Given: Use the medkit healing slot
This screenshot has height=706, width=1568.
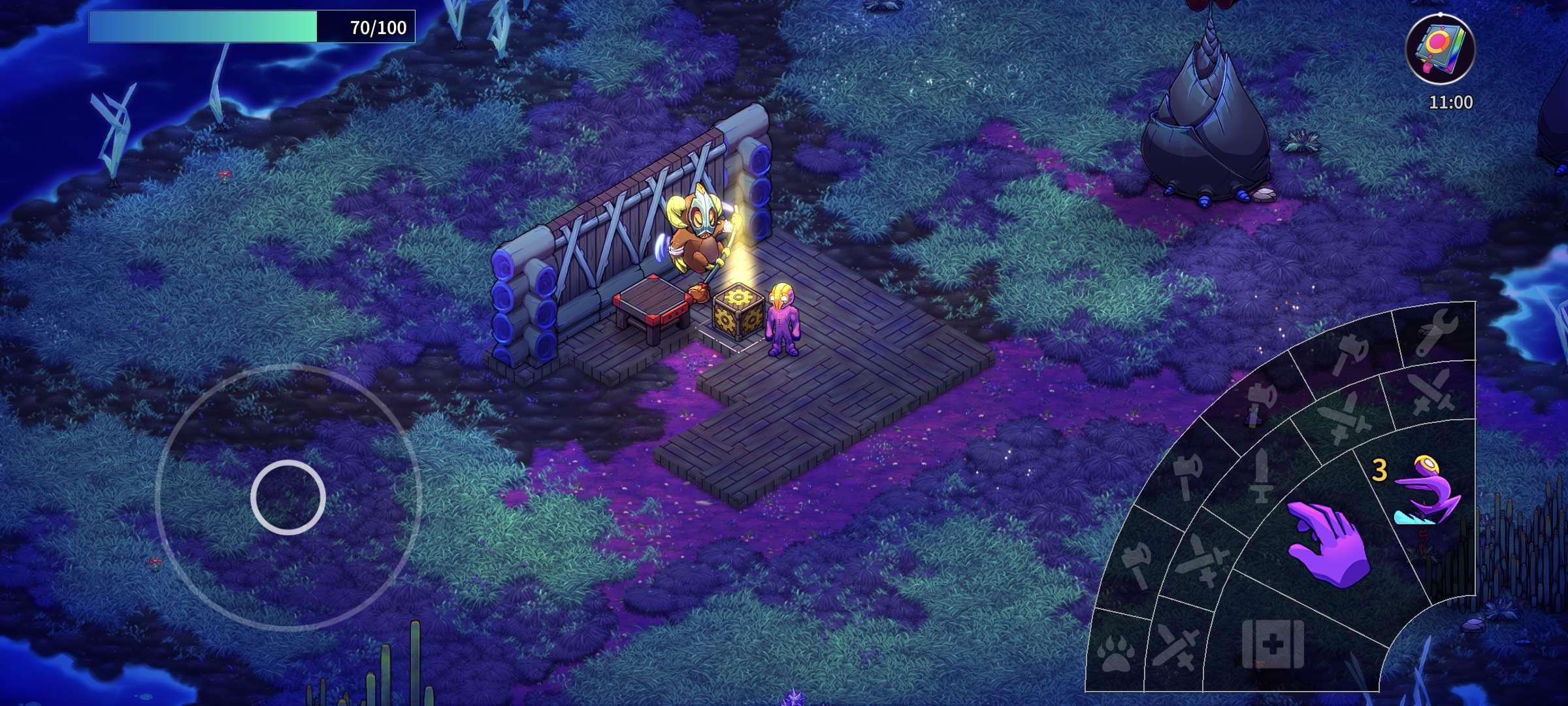Looking at the screenshot, I should tap(1272, 645).
